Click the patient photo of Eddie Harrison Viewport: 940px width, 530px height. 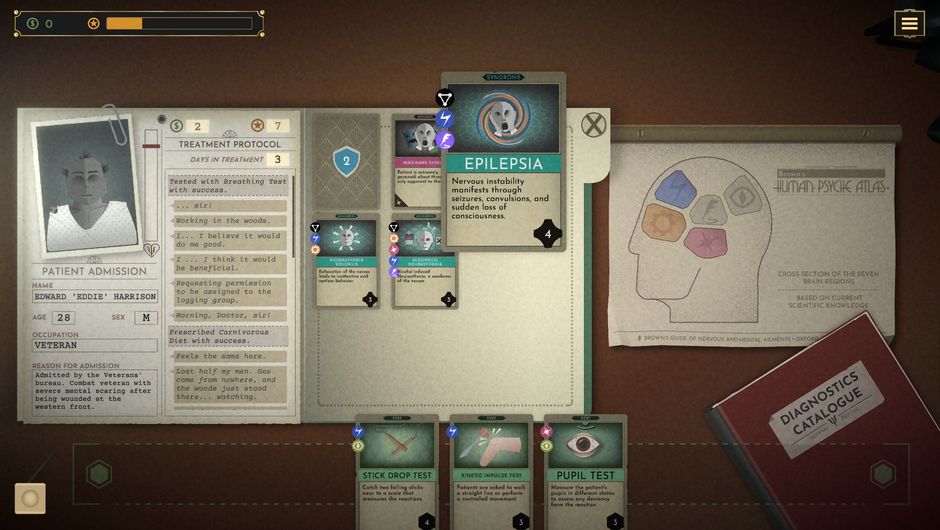(88, 190)
